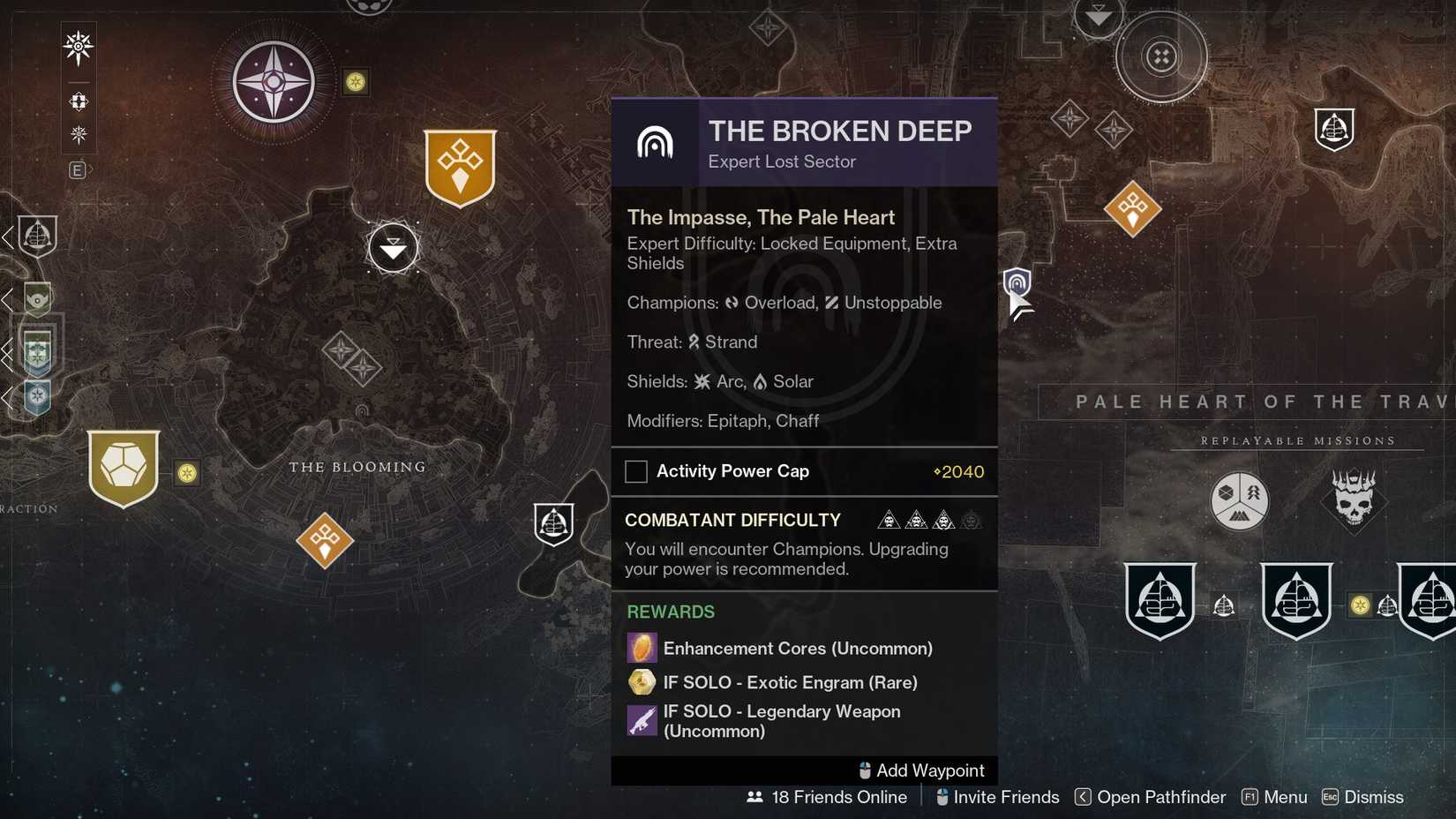Enable the Activity Power Cap checkbox
This screenshot has height=819, width=1456.
pyautogui.click(x=635, y=471)
